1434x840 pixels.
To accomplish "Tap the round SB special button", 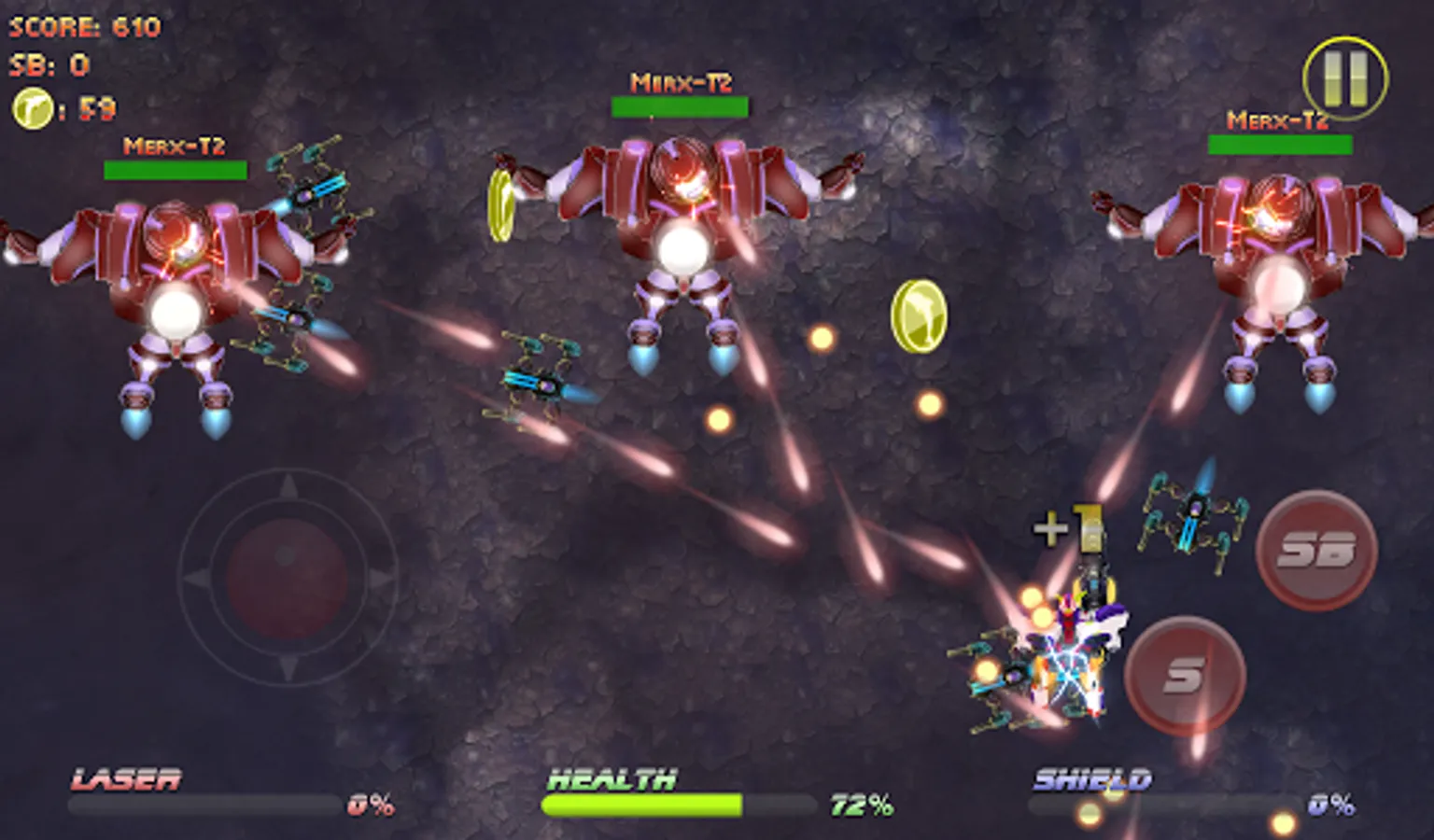I will 1316,551.
